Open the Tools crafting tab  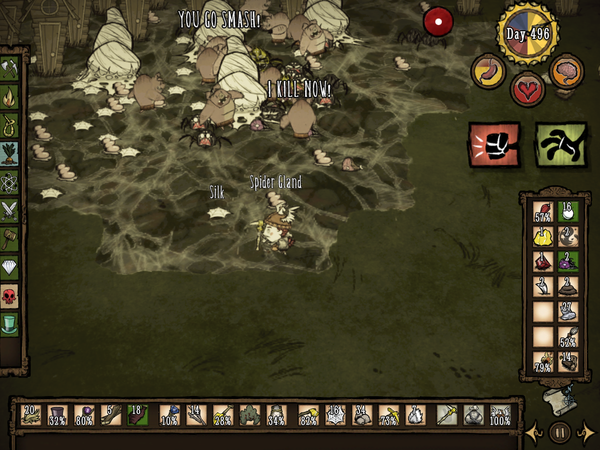click(10, 70)
